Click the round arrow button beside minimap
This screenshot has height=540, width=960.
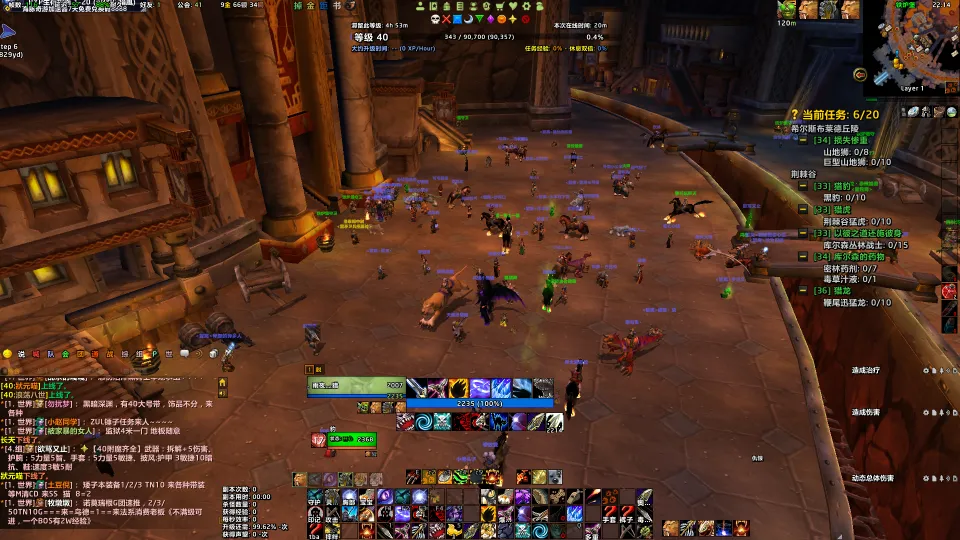859,74
